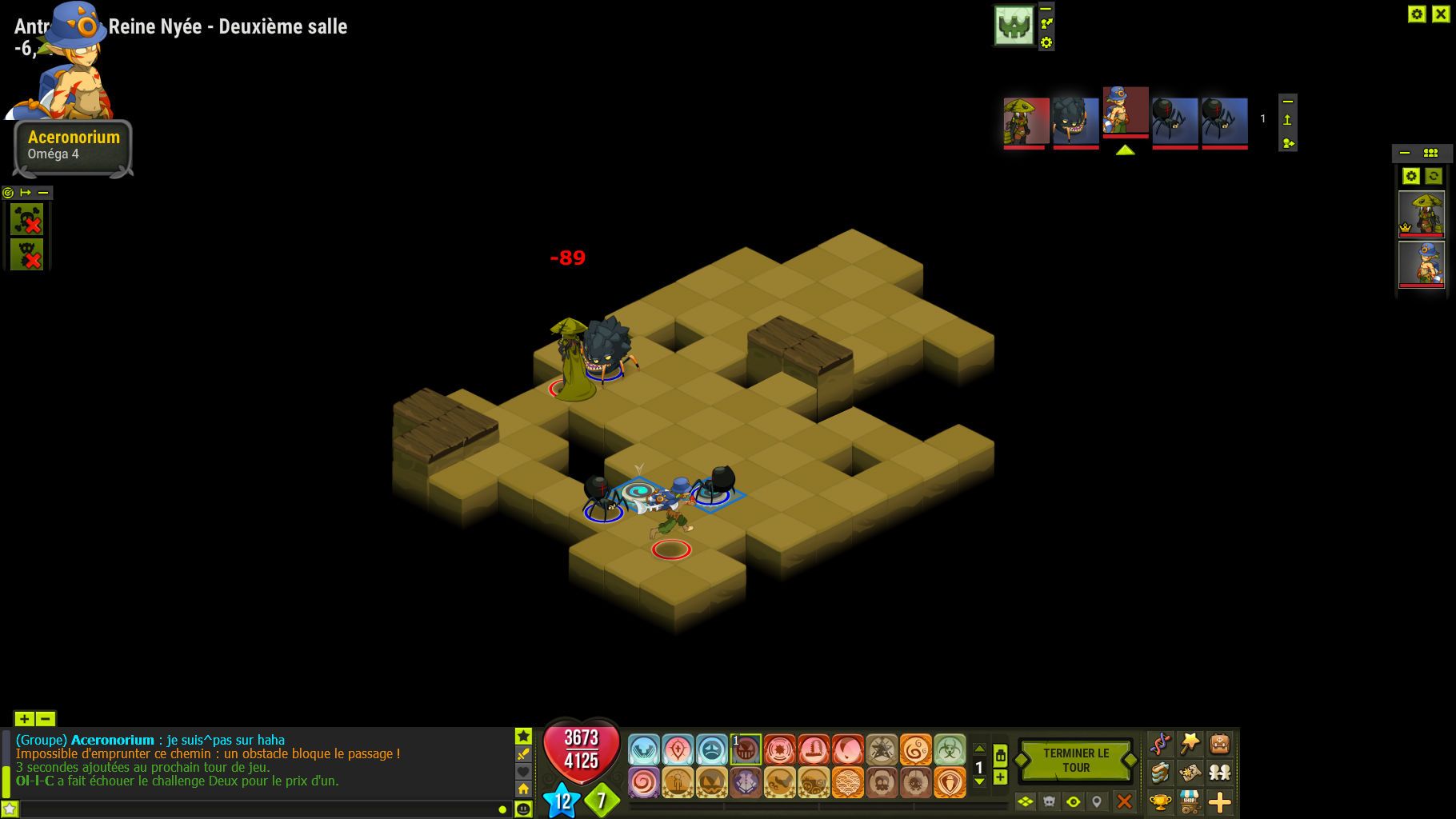
Task: Toggle the sword combat chat filter
Action: pyautogui.click(x=523, y=753)
